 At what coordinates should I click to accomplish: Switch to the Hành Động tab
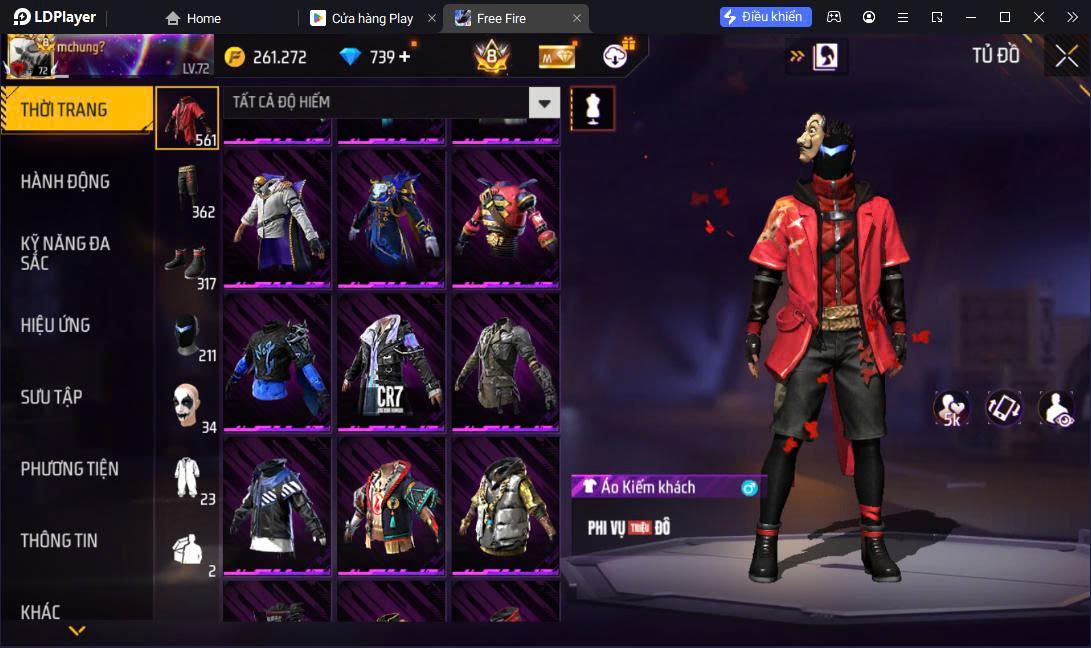click(x=66, y=182)
